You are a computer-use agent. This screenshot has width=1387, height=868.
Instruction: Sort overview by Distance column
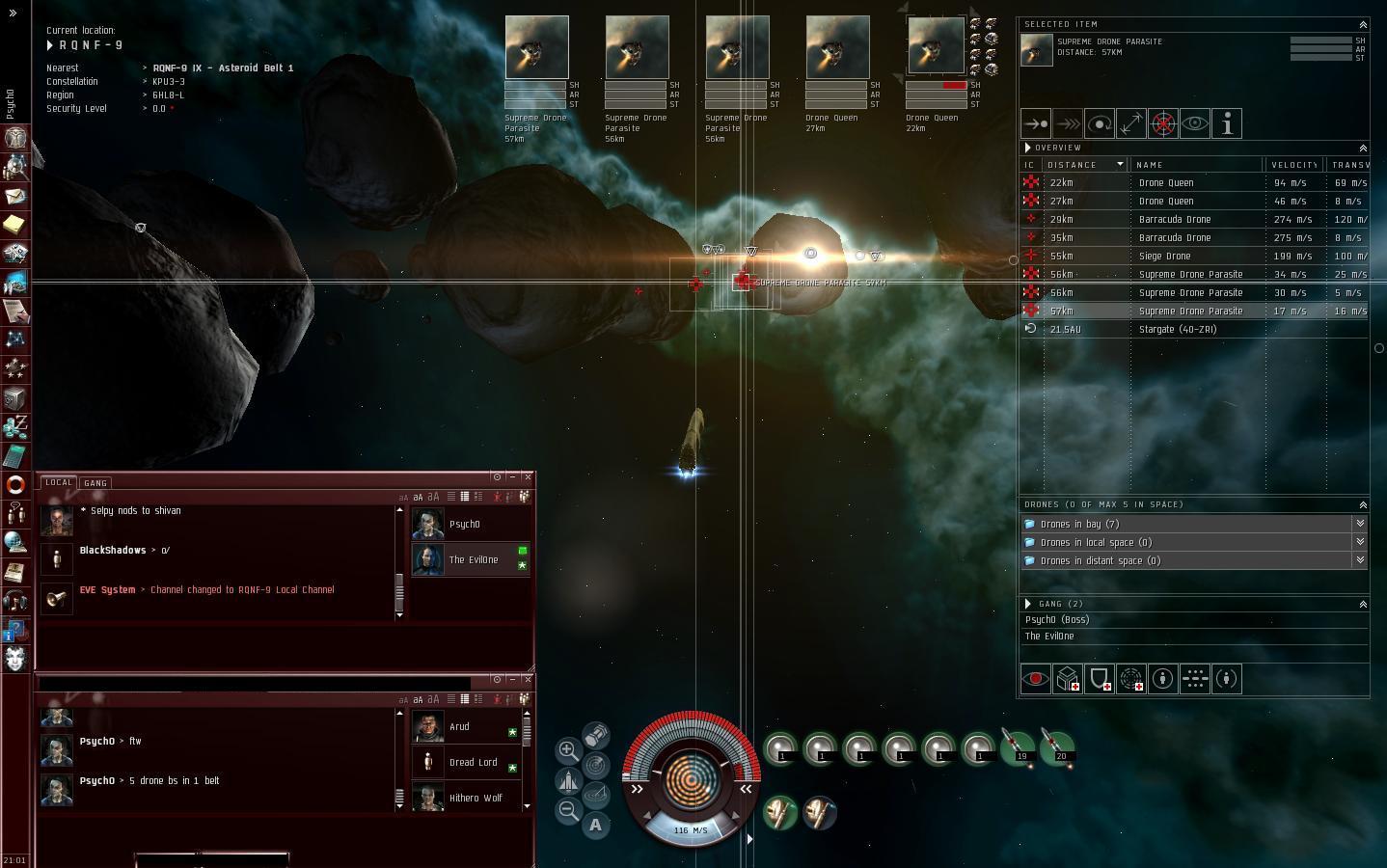1084,165
